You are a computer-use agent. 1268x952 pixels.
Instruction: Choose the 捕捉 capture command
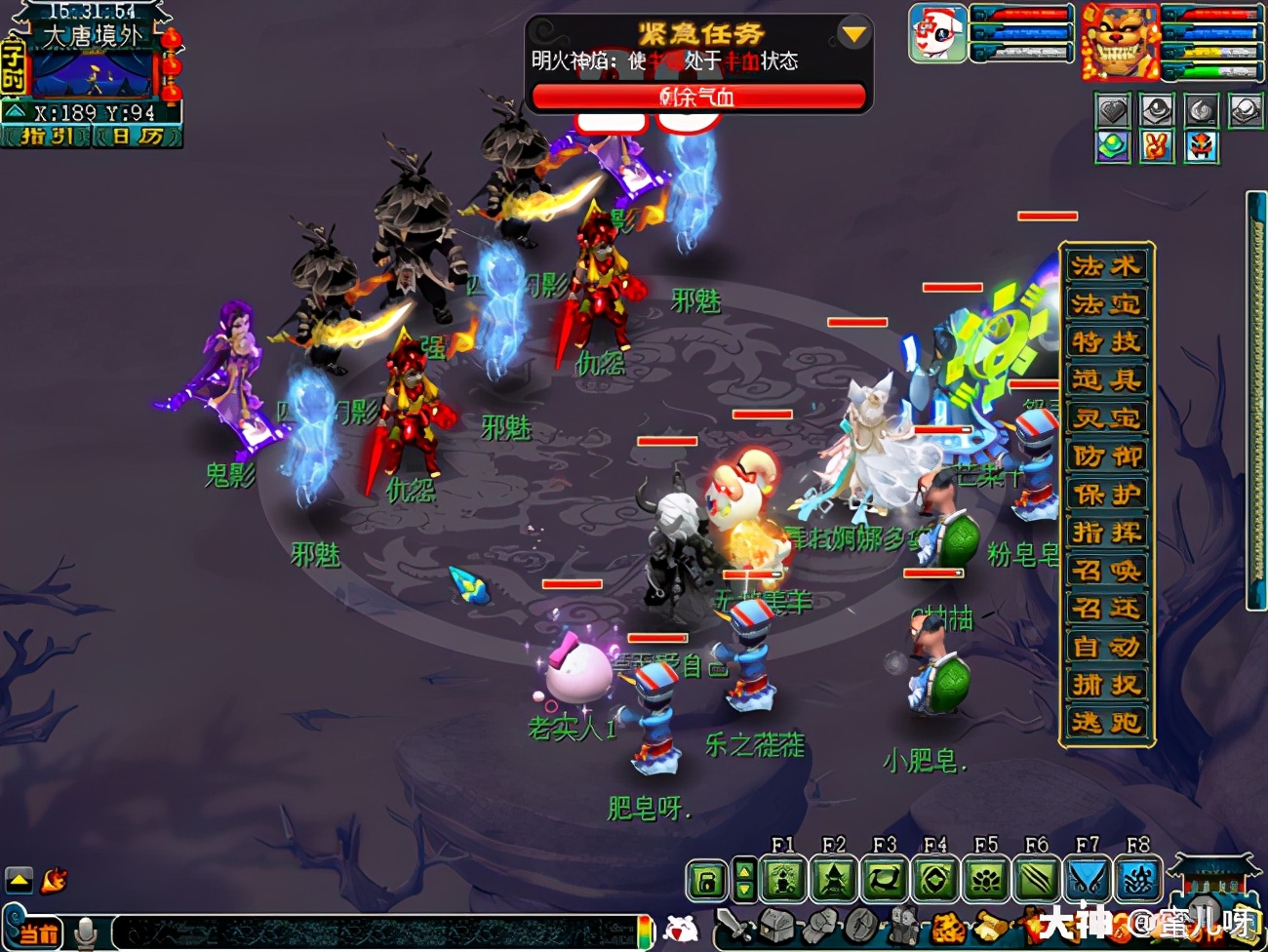1106,685
